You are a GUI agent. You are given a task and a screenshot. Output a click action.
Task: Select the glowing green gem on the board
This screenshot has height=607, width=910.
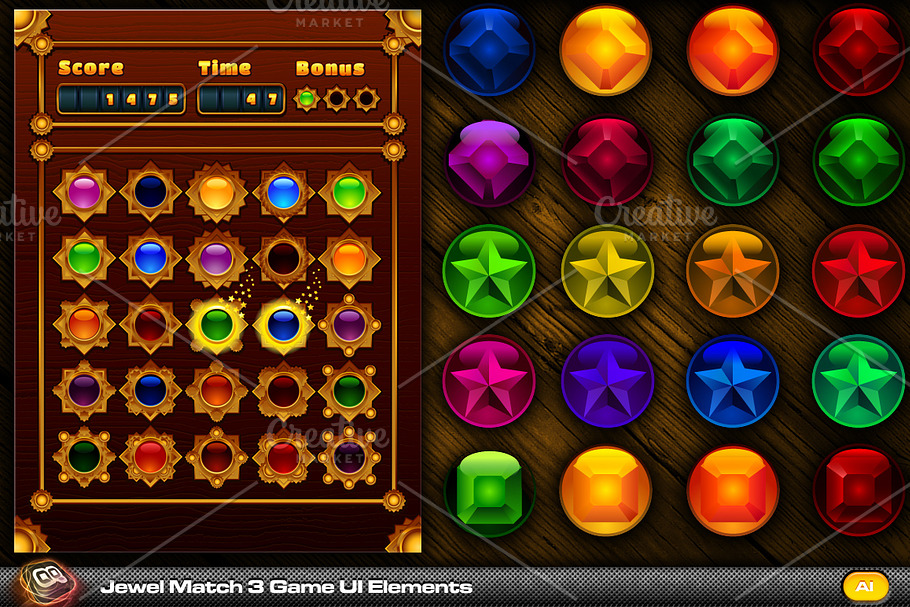216,324
